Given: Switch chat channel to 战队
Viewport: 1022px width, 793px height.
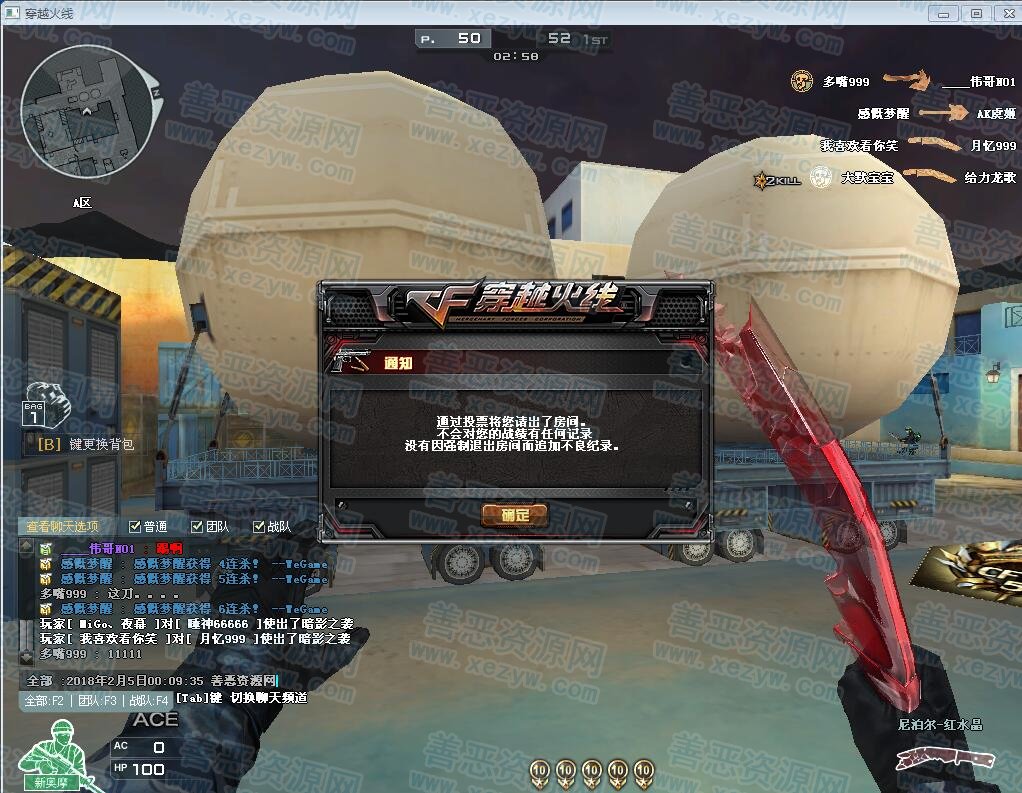Looking at the screenshot, I should point(148,700).
